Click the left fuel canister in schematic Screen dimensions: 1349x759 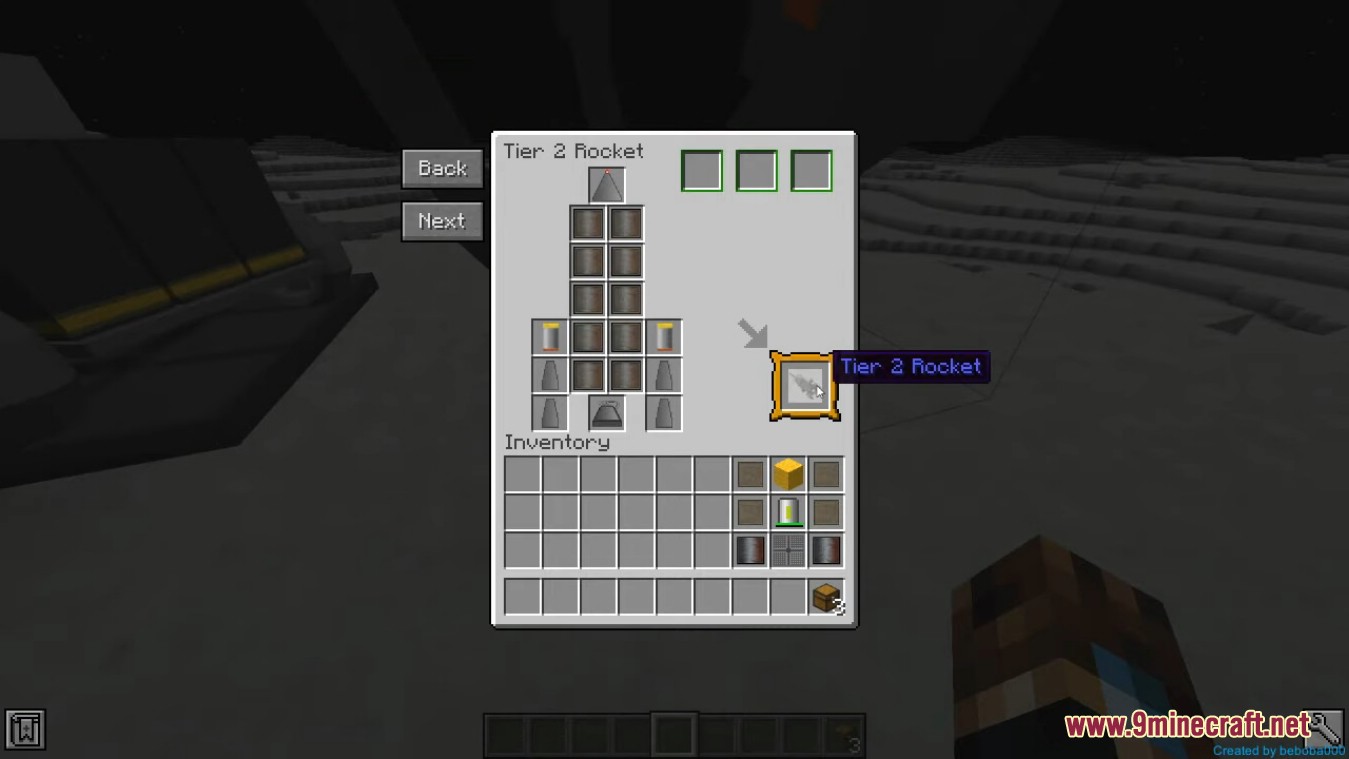pyautogui.click(x=552, y=337)
